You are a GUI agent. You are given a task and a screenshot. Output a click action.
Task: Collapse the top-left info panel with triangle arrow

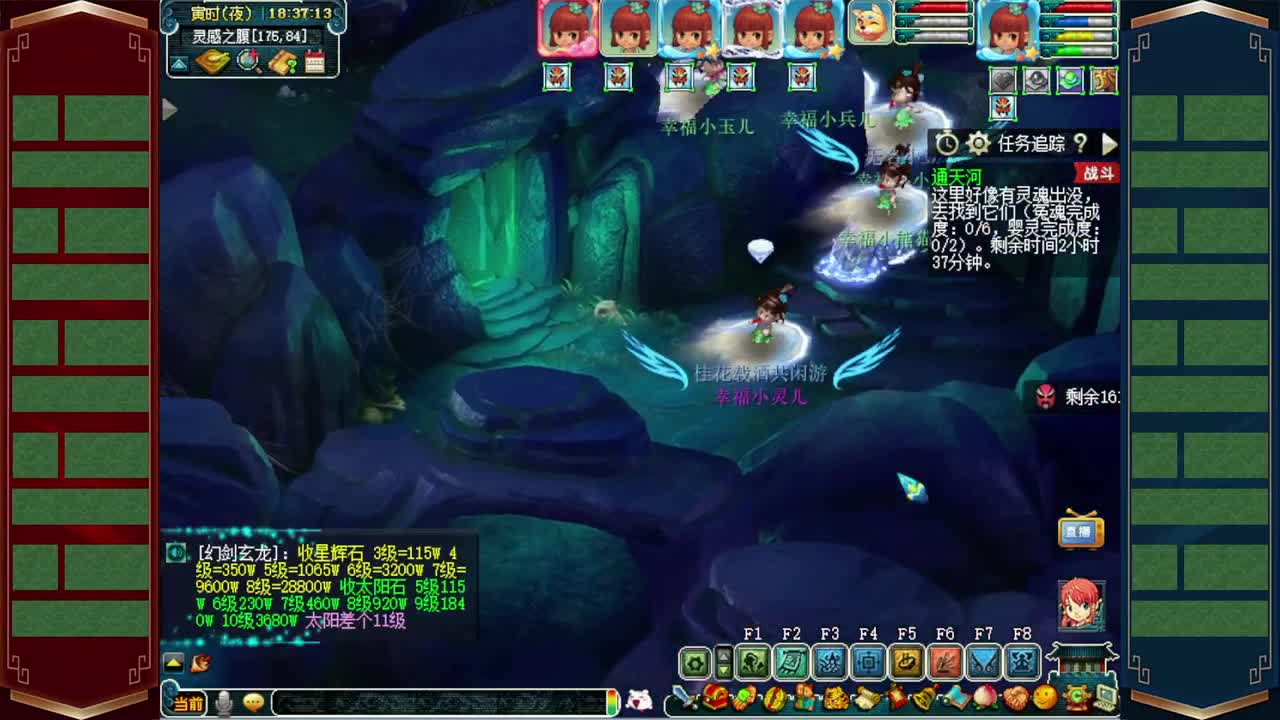pos(179,62)
